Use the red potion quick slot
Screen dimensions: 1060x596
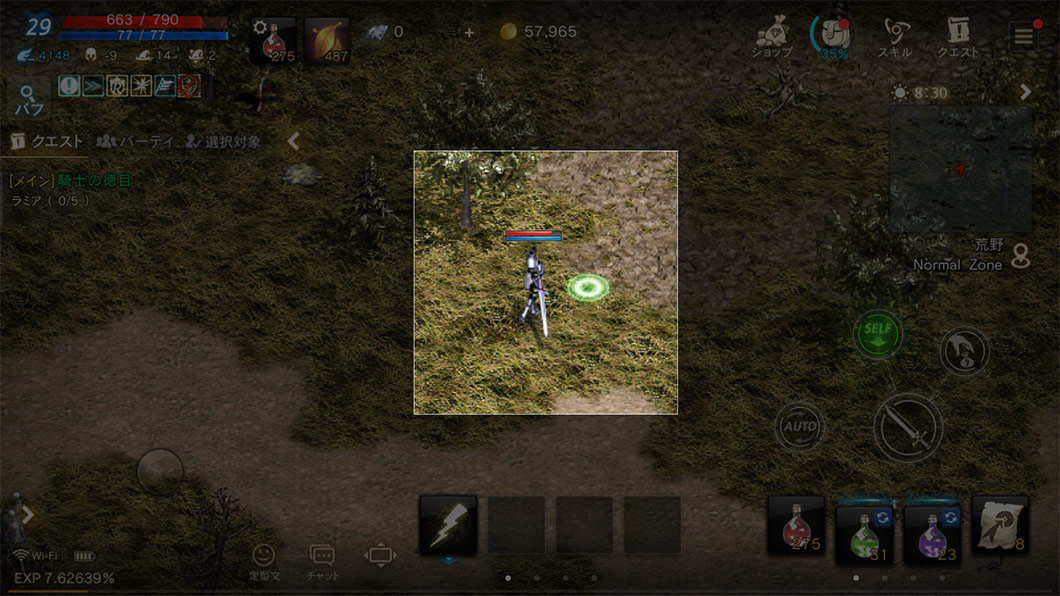click(796, 526)
